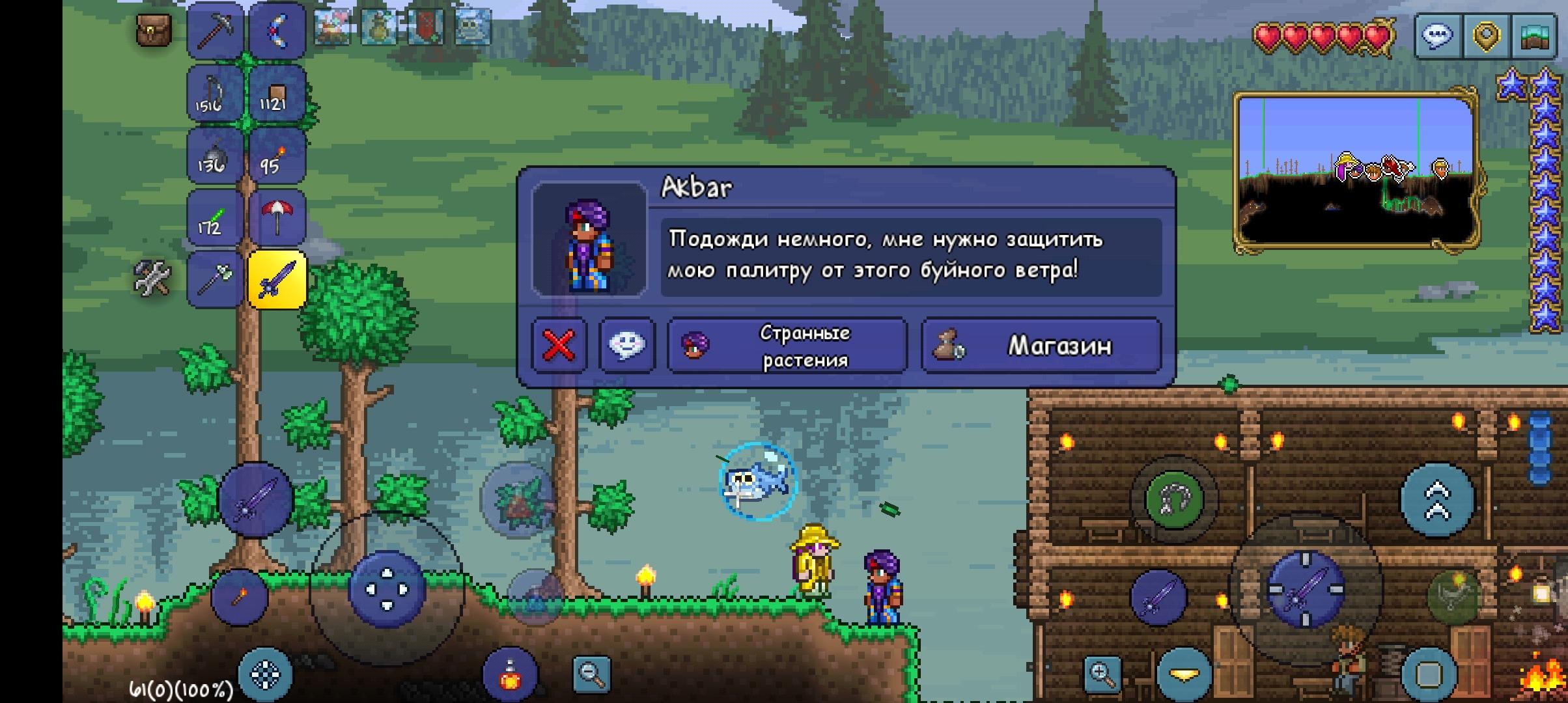The image size is (1568, 703).
Task: Open the map pin marker icon
Action: (x=1487, y=36)
